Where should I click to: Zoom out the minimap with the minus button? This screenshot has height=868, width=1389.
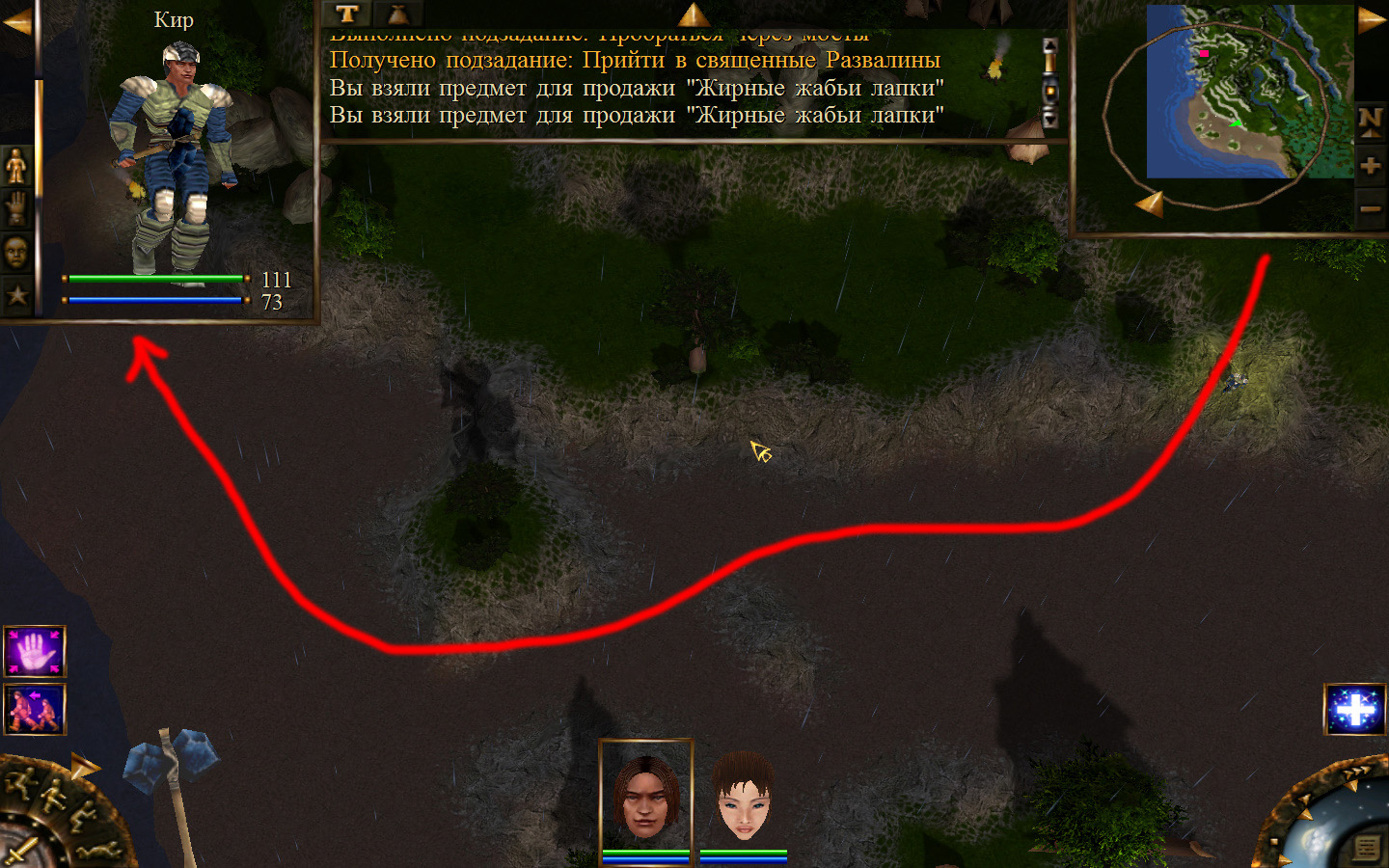point(1370,208)
